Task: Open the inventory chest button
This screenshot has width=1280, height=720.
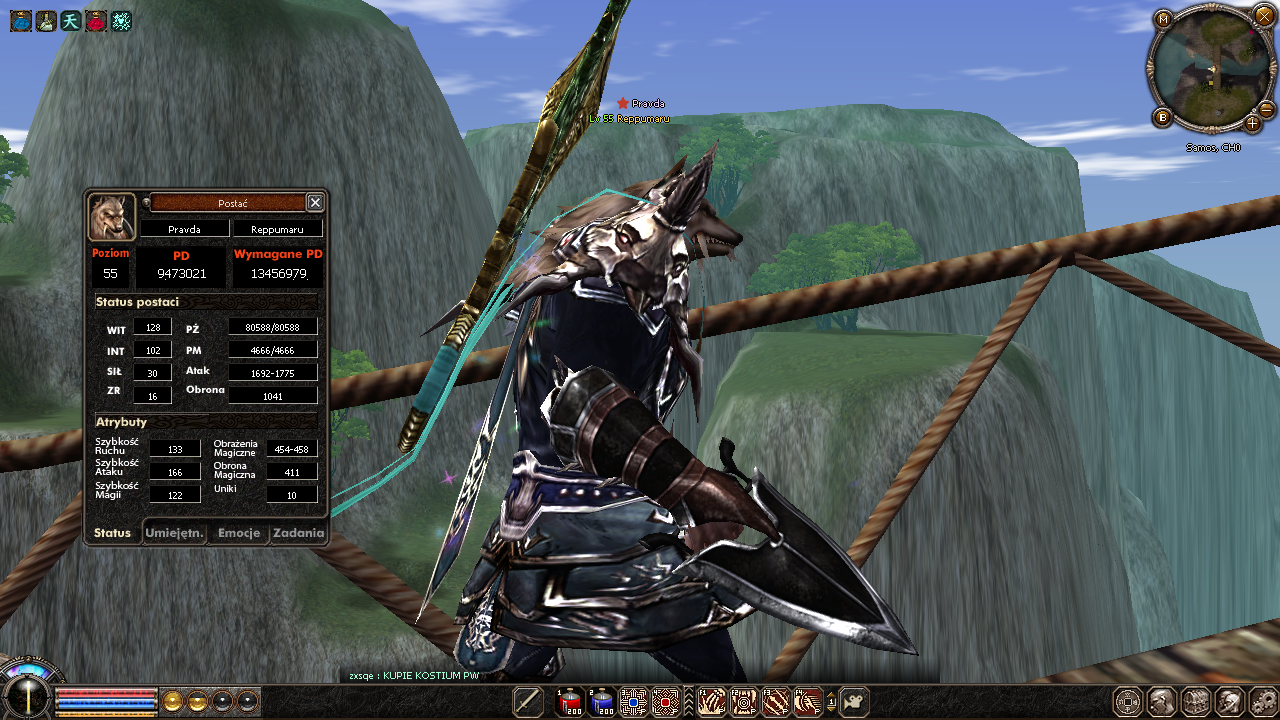Action: pos(1195,702)
